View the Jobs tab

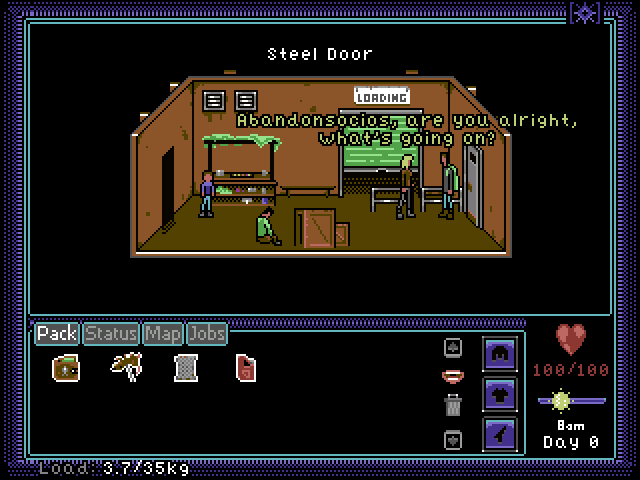pyautogui.click(x=207, y=333)
